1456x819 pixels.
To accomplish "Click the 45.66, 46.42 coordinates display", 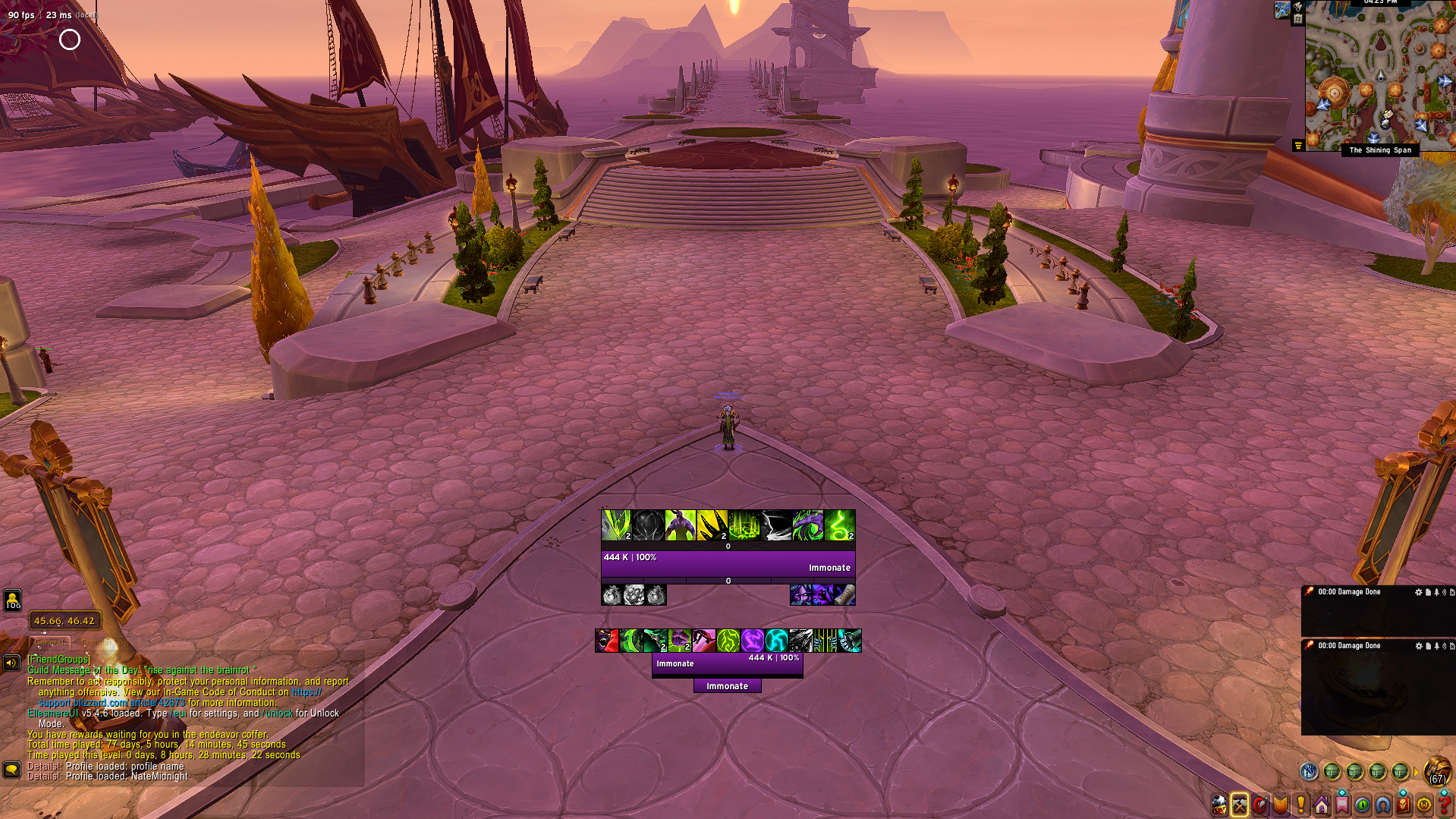I will [x=64, y=620].
